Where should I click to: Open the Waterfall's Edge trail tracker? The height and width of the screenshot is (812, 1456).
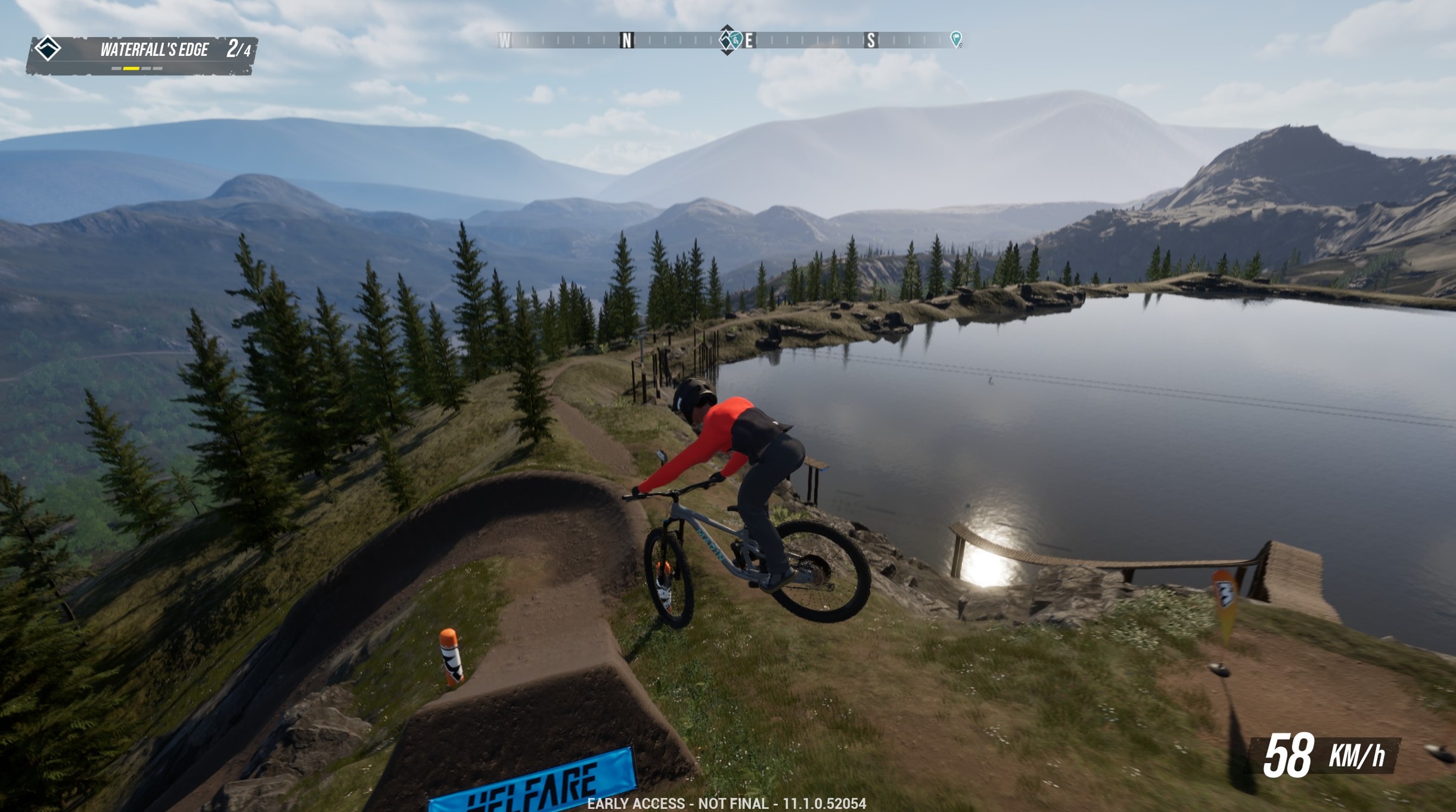(153, 50)
